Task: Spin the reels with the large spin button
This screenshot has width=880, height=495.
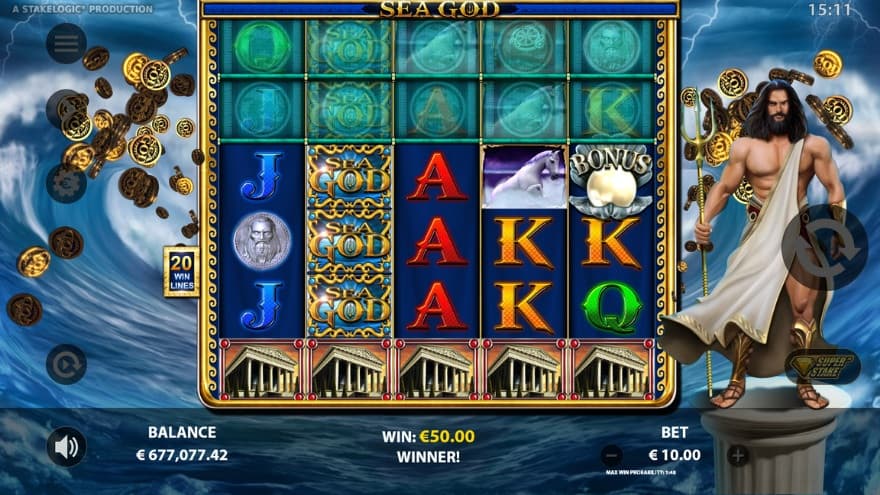Action: (x=820, y=246)
